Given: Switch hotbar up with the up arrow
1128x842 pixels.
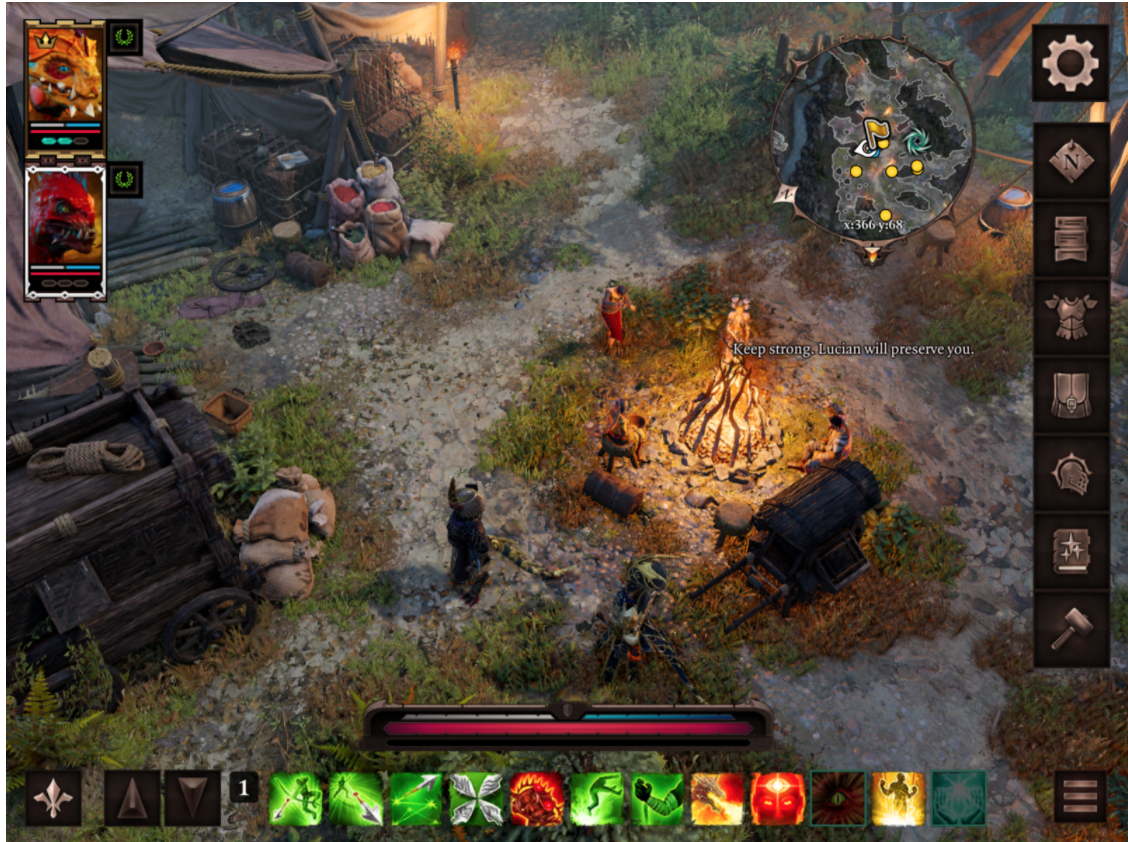Looking at the screenshot, I should pyautogui.click(x=132, y=798).
